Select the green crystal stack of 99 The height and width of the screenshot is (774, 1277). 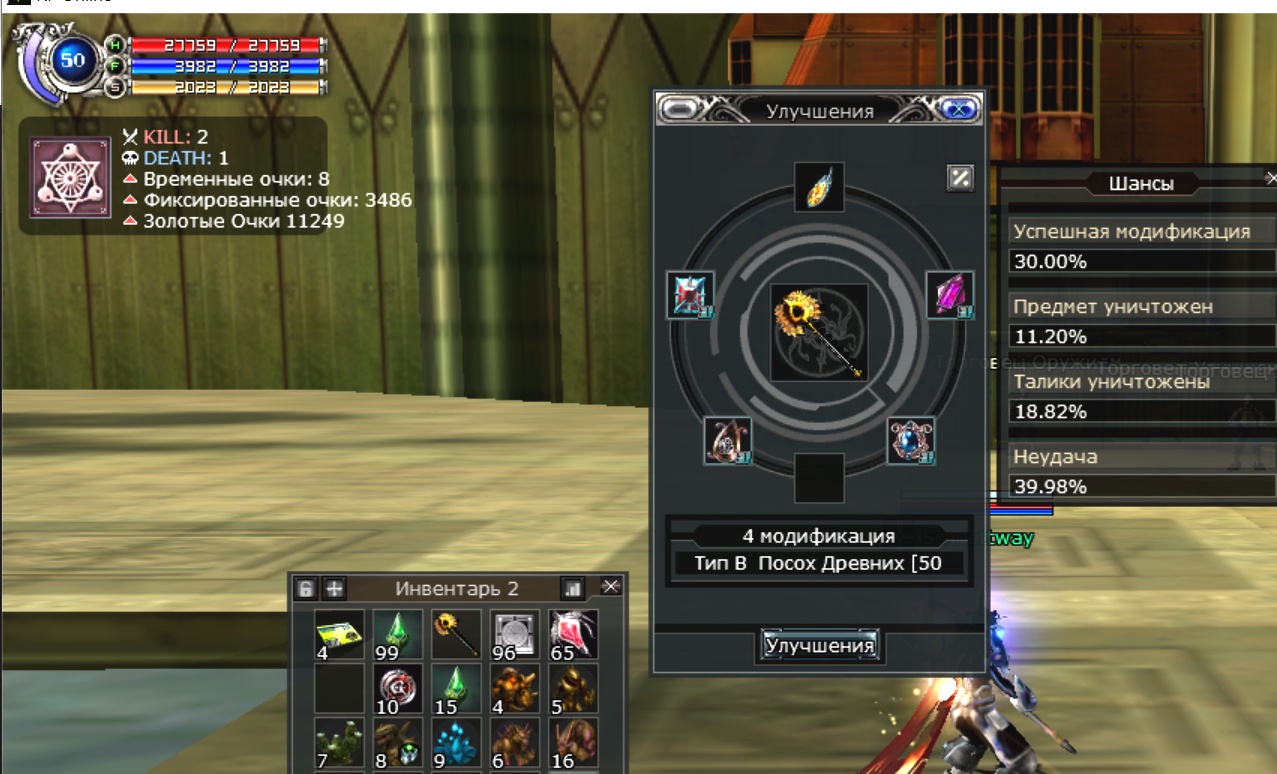click(398, 635)
